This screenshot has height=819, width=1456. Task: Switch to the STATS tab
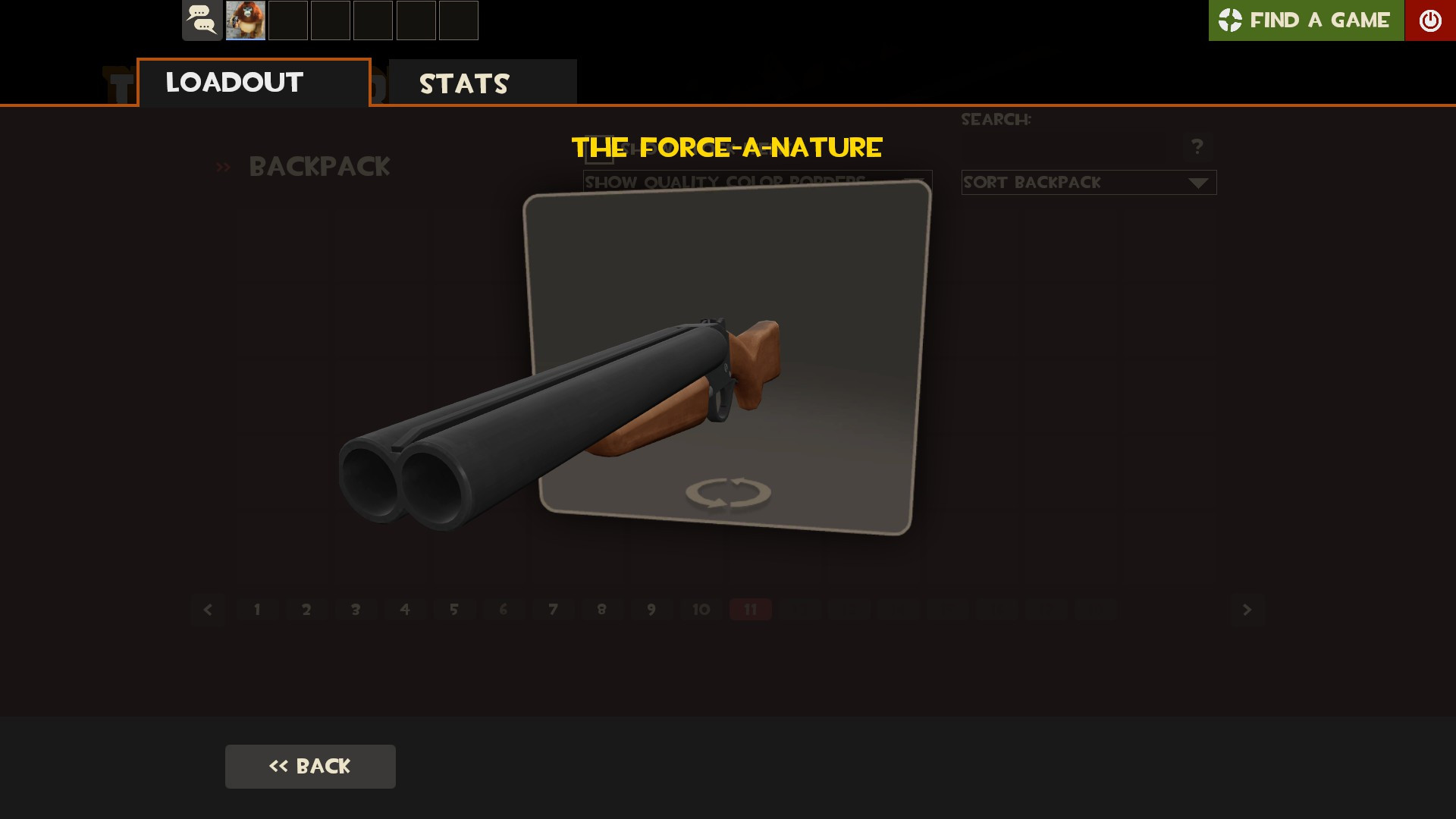click(x=464, y=82)
